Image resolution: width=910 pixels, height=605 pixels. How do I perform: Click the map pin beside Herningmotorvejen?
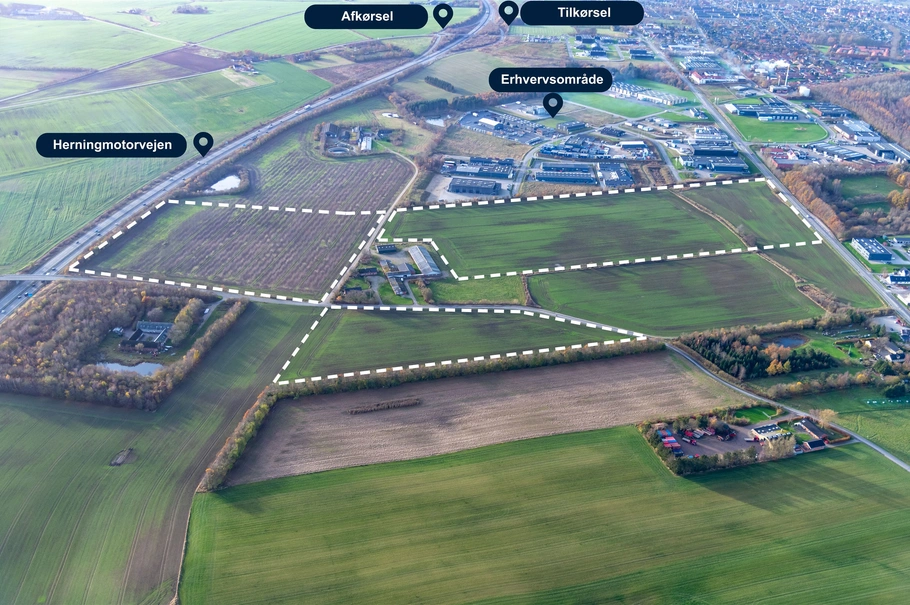point(203,143)
